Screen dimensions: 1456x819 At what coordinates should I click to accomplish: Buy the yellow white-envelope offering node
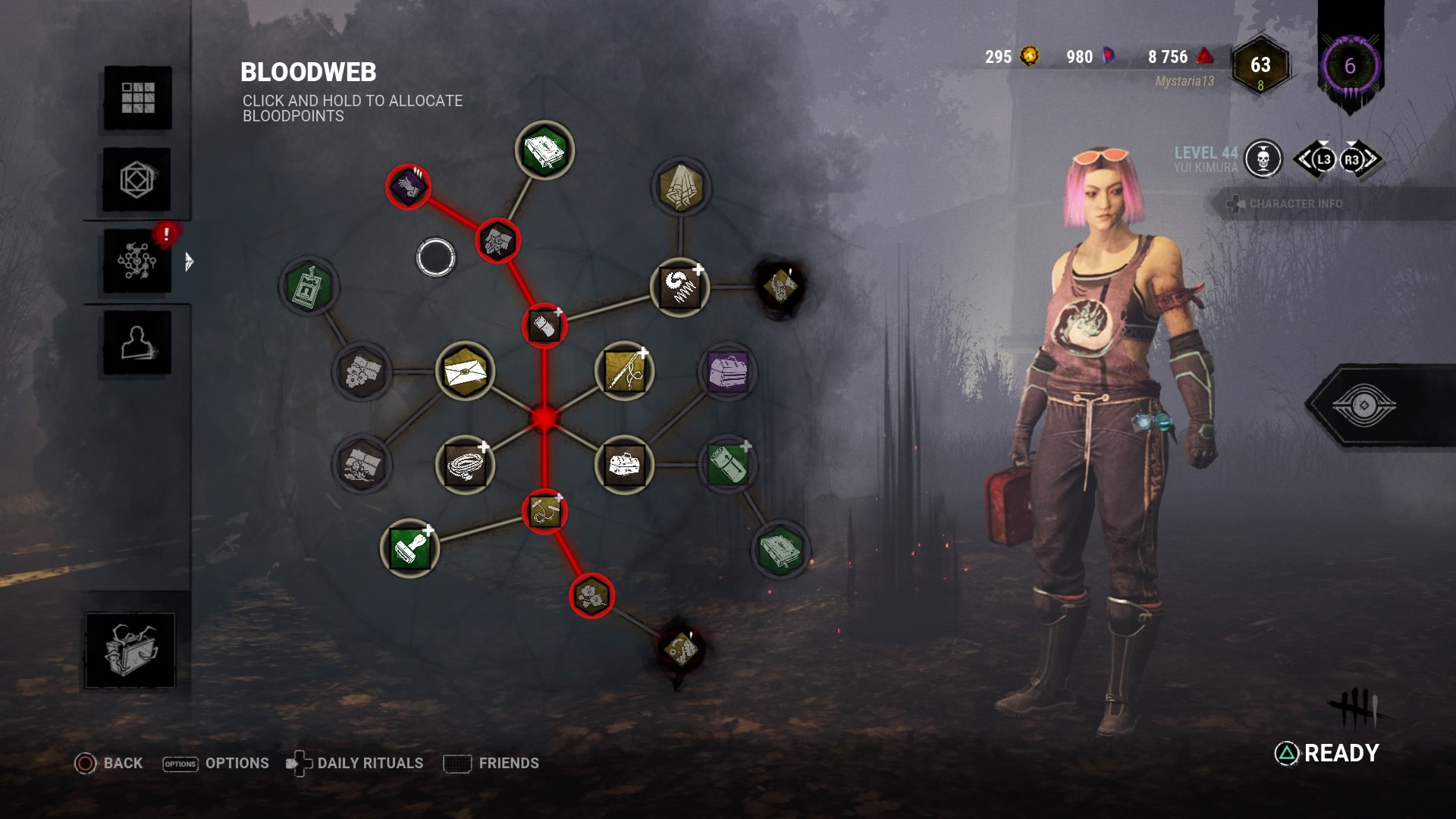[x=465, y=372]
